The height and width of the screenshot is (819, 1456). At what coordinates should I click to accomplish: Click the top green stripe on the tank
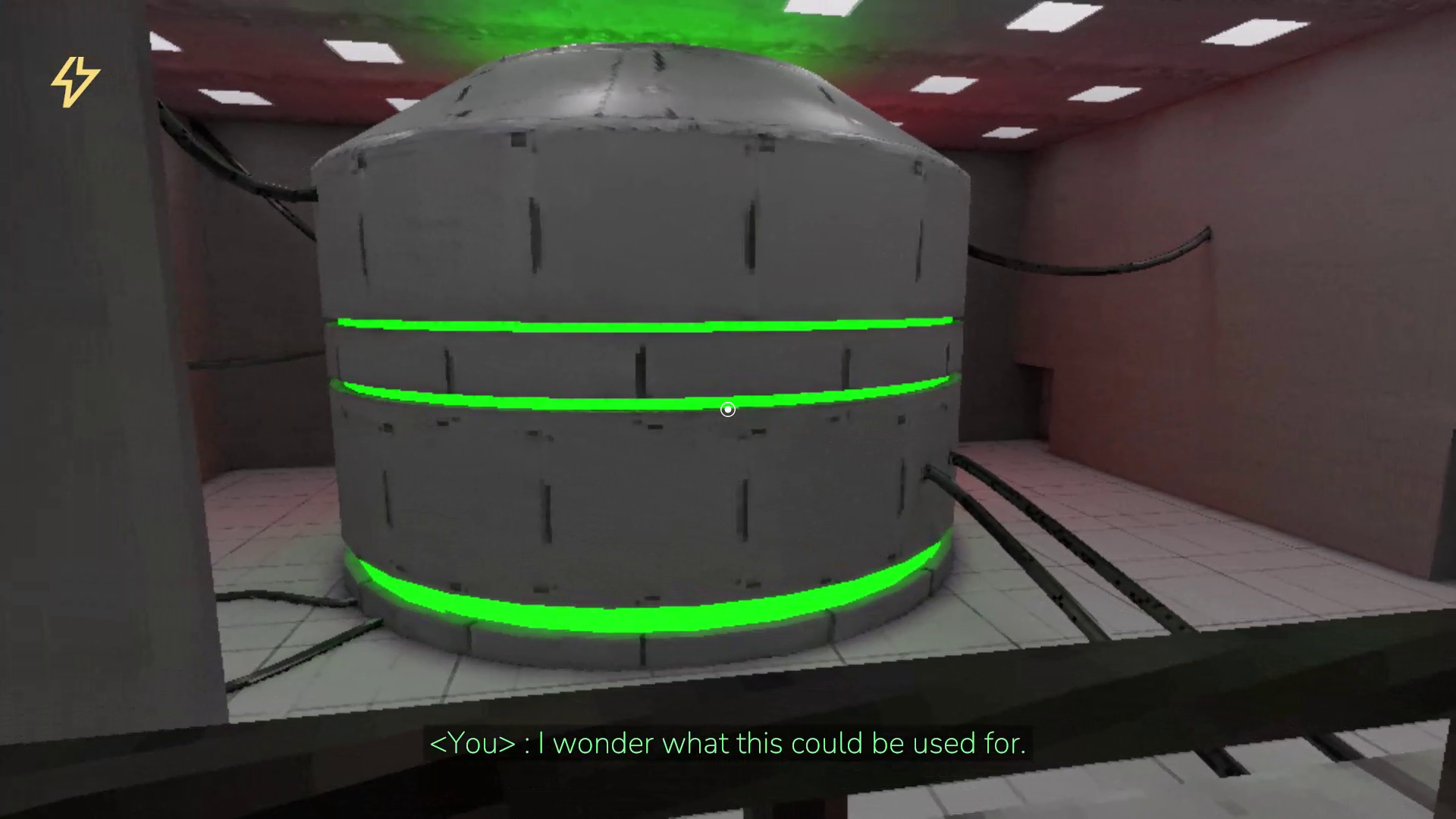pos(645,326)
